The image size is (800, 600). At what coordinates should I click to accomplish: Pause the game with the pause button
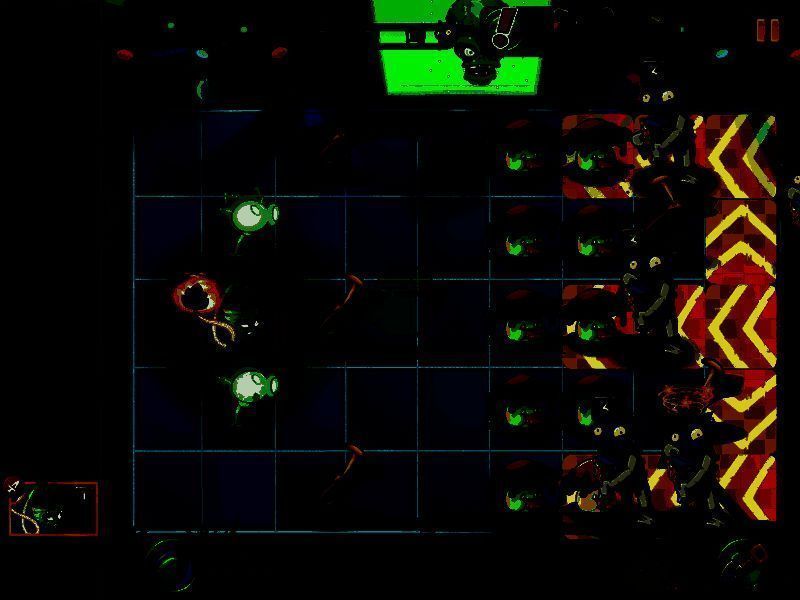tap(768, 31)
